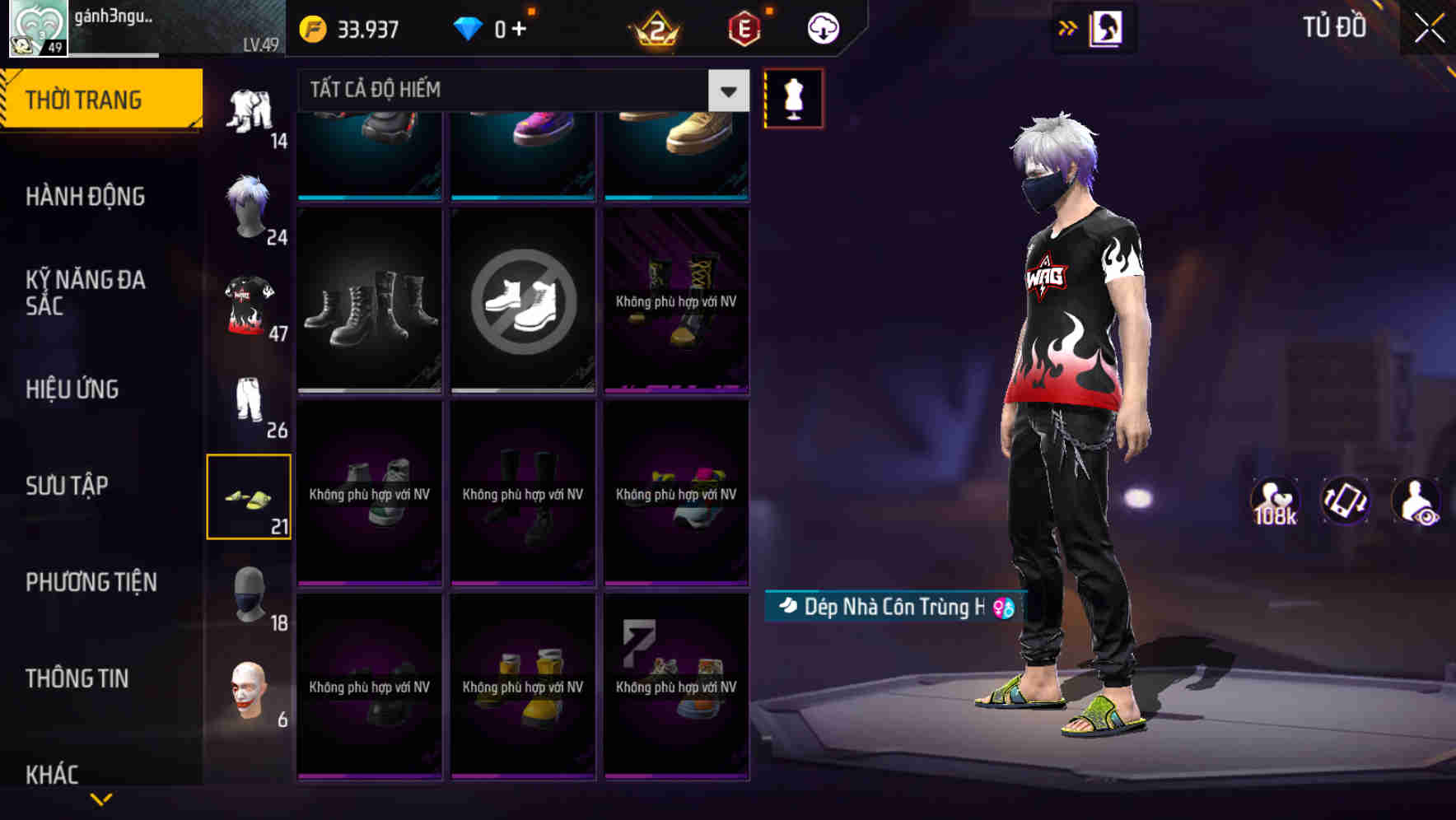Open the rank crown showing level 2
Image resolution: width=1456 pixels, height=820 pixels.
coord(653,27)
